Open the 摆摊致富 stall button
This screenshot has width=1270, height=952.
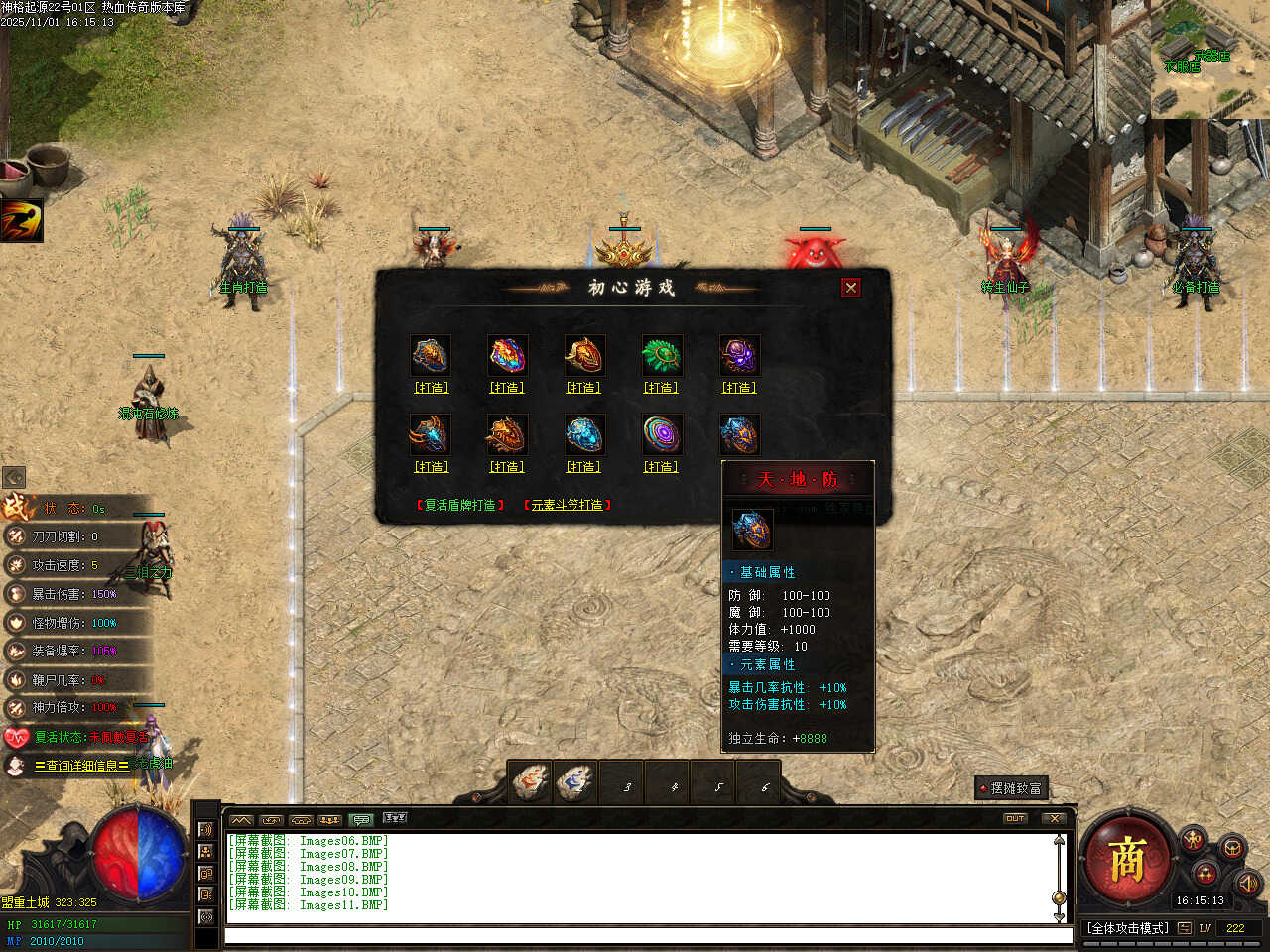pos(1012,788)
